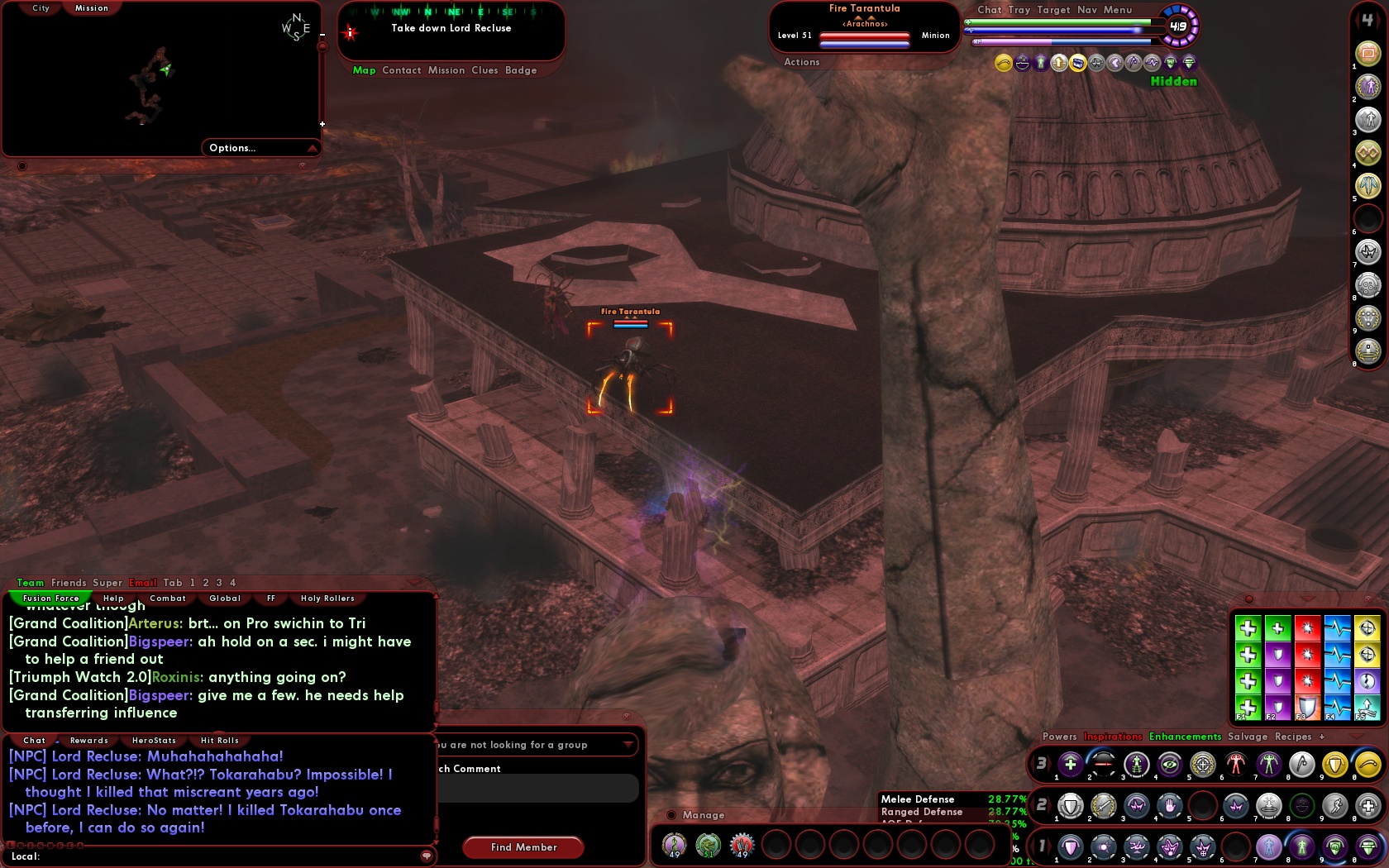Open the Global chat tab
Screen dimensions: 1389x868
[x=223, y=599]
